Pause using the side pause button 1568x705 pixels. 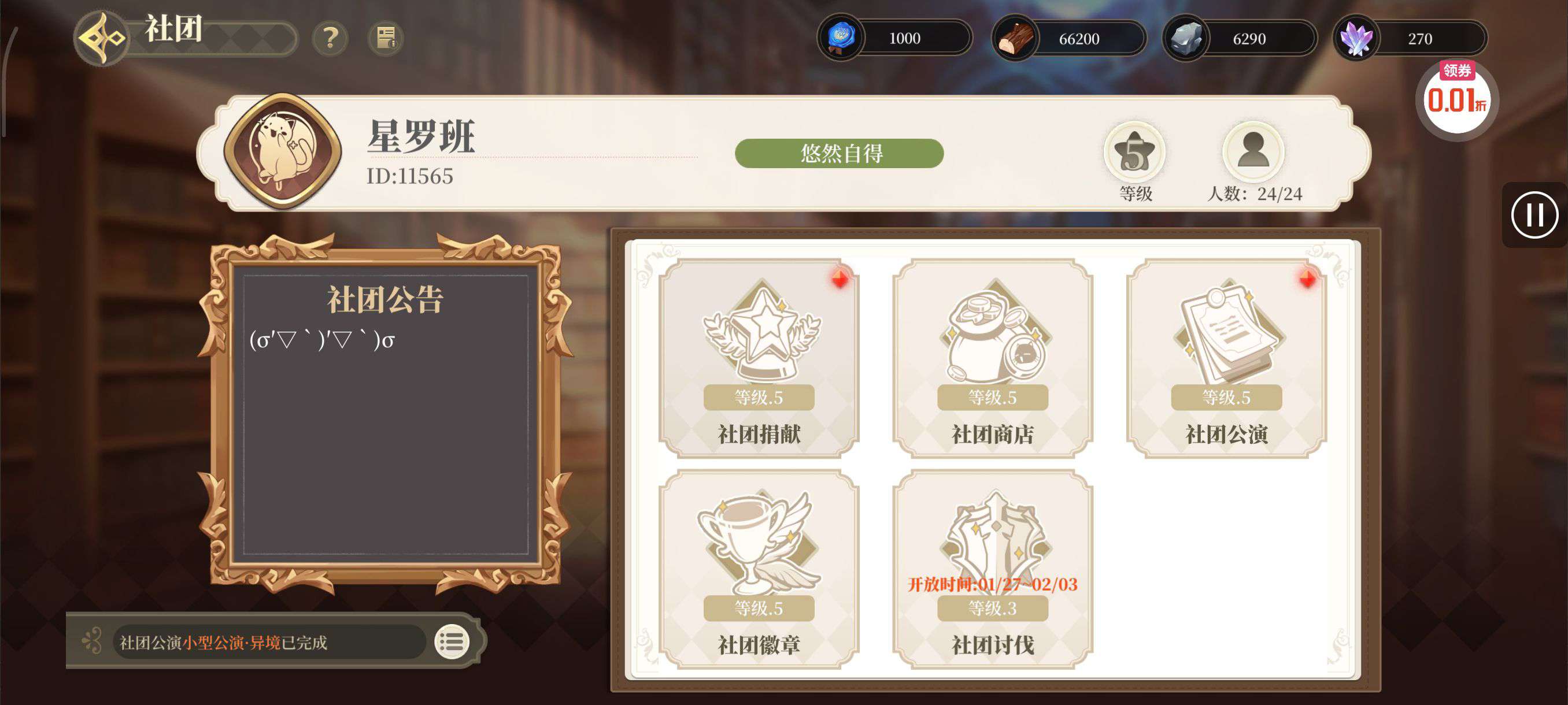tap(1534, 215)
